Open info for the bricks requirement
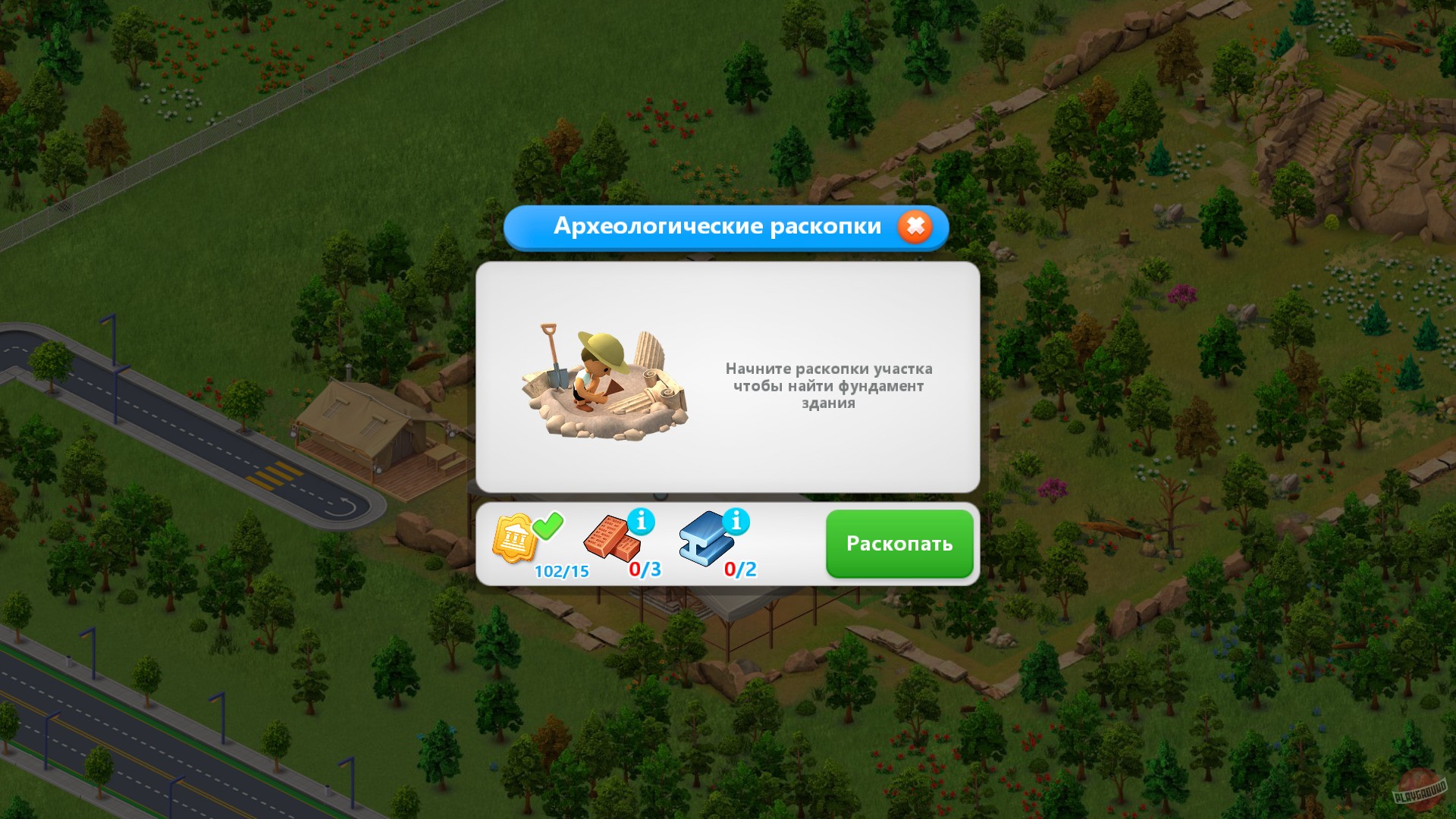Image resolution: width=1456 pixels, height=819 pixels. coord(640,520)
